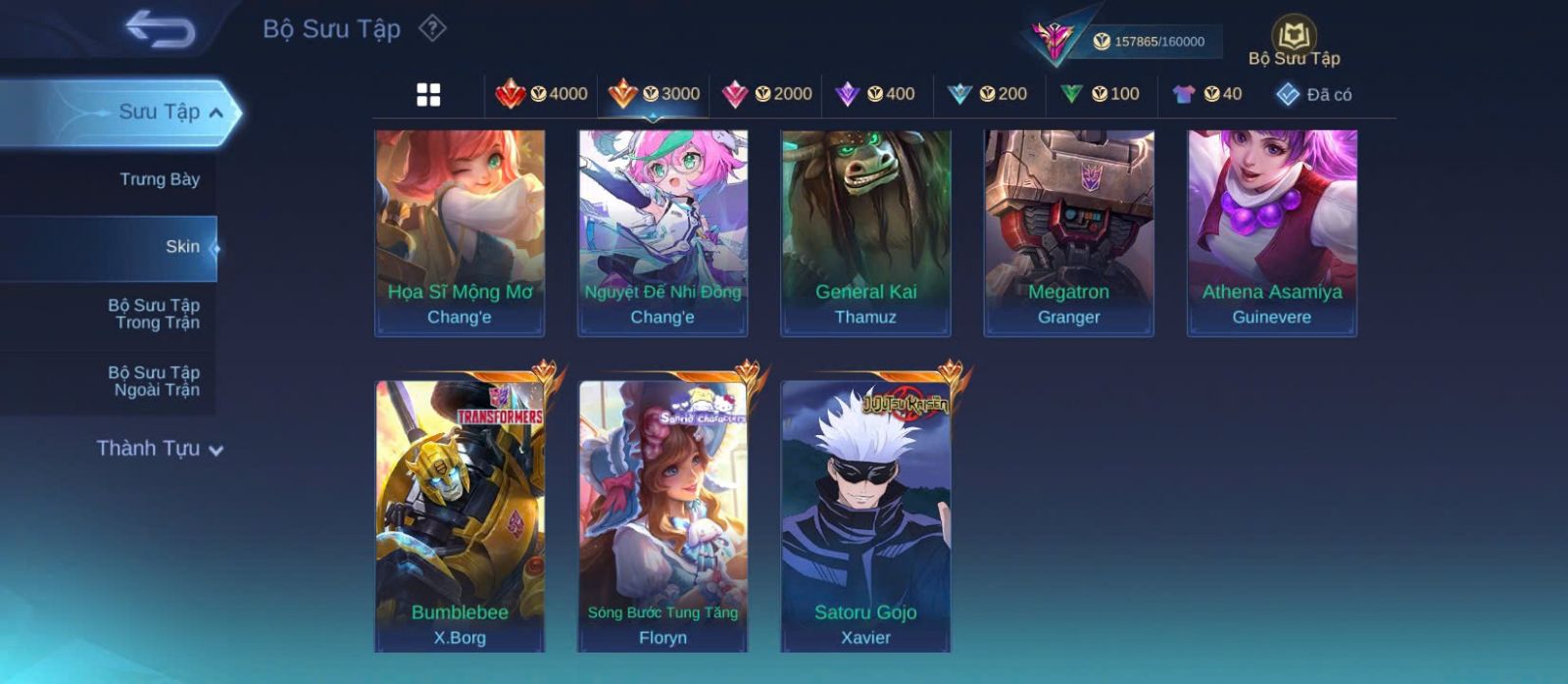This screenshot has height=684, width=1568.
Task: Go back using the arrow button
Action: point(160,28)
